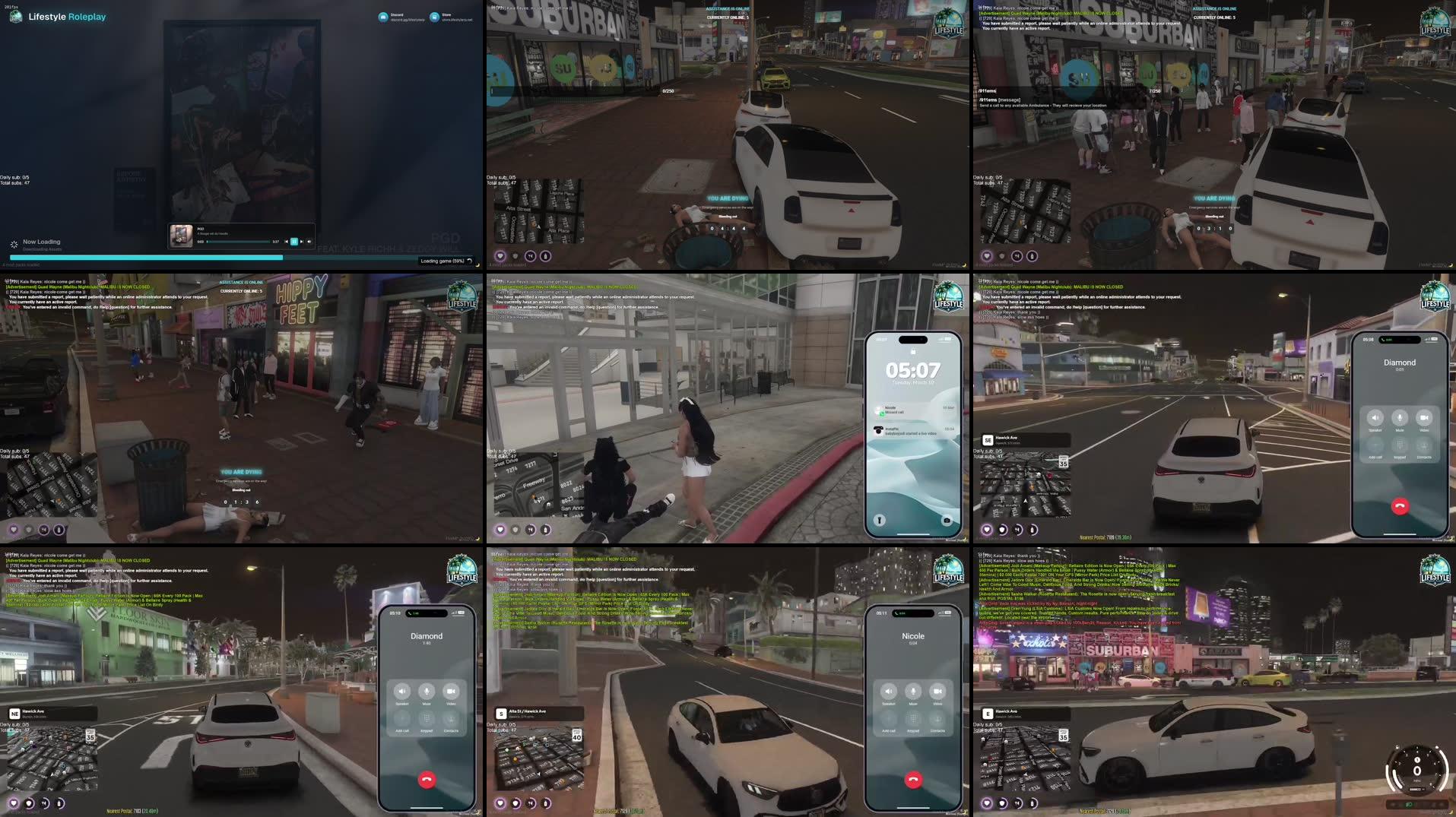Open the camera from the phone lock screen
This screenshot has width=1456, height=817.
945,520
